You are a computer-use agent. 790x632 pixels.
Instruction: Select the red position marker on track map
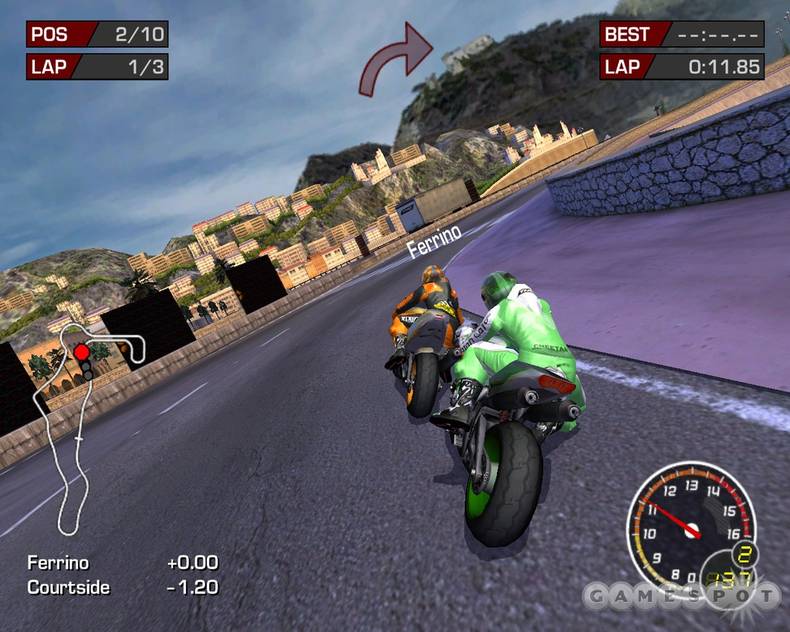point(81,352)
